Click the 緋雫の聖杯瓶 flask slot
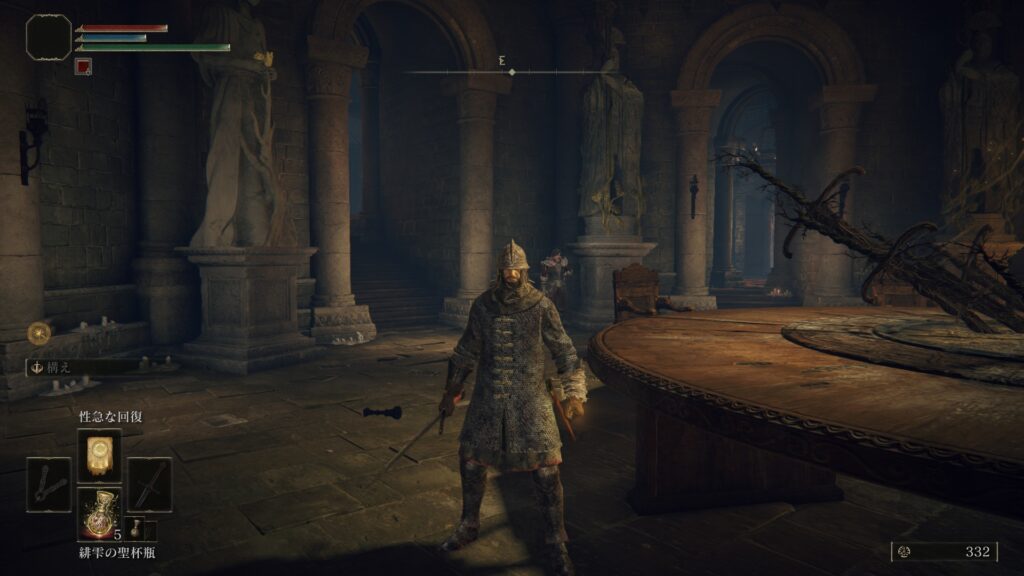The height and width of the screenshot is (576, 1024). (x=99, y=515)
